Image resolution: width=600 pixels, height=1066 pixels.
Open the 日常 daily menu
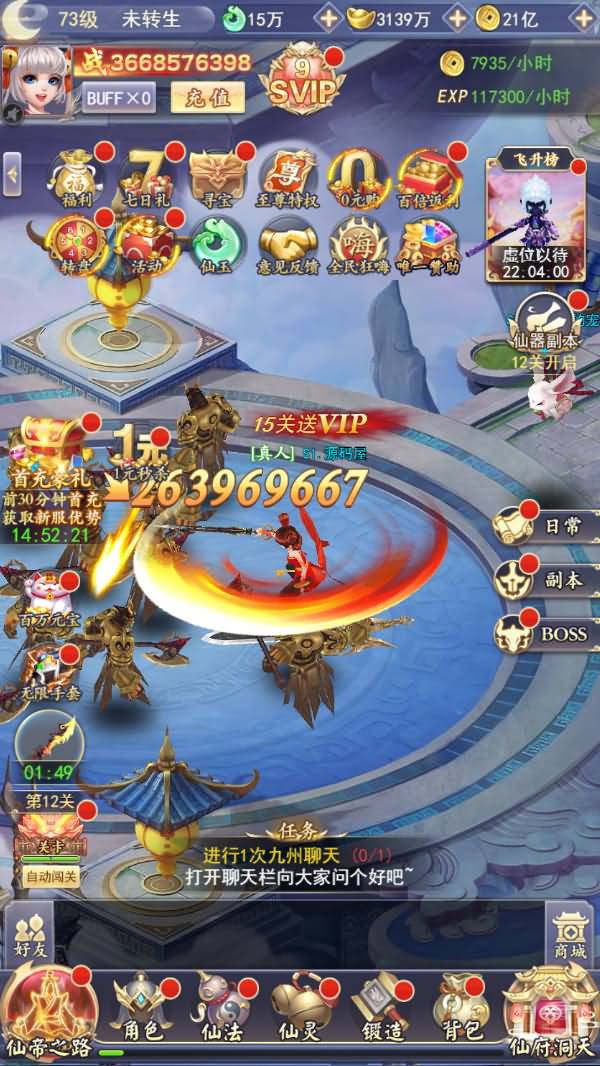[x=546, y=527]
